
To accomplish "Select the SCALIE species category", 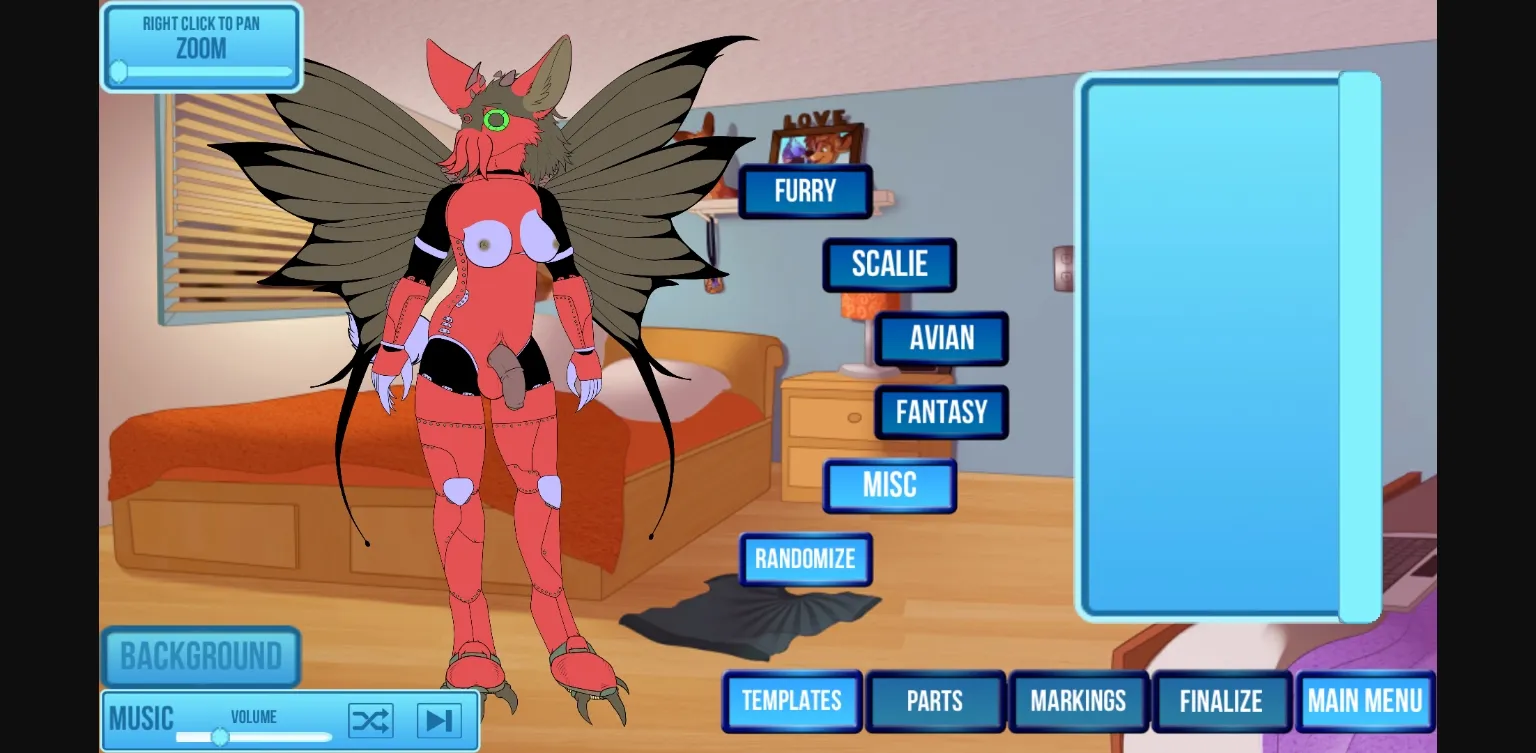I will click(889, 264).
